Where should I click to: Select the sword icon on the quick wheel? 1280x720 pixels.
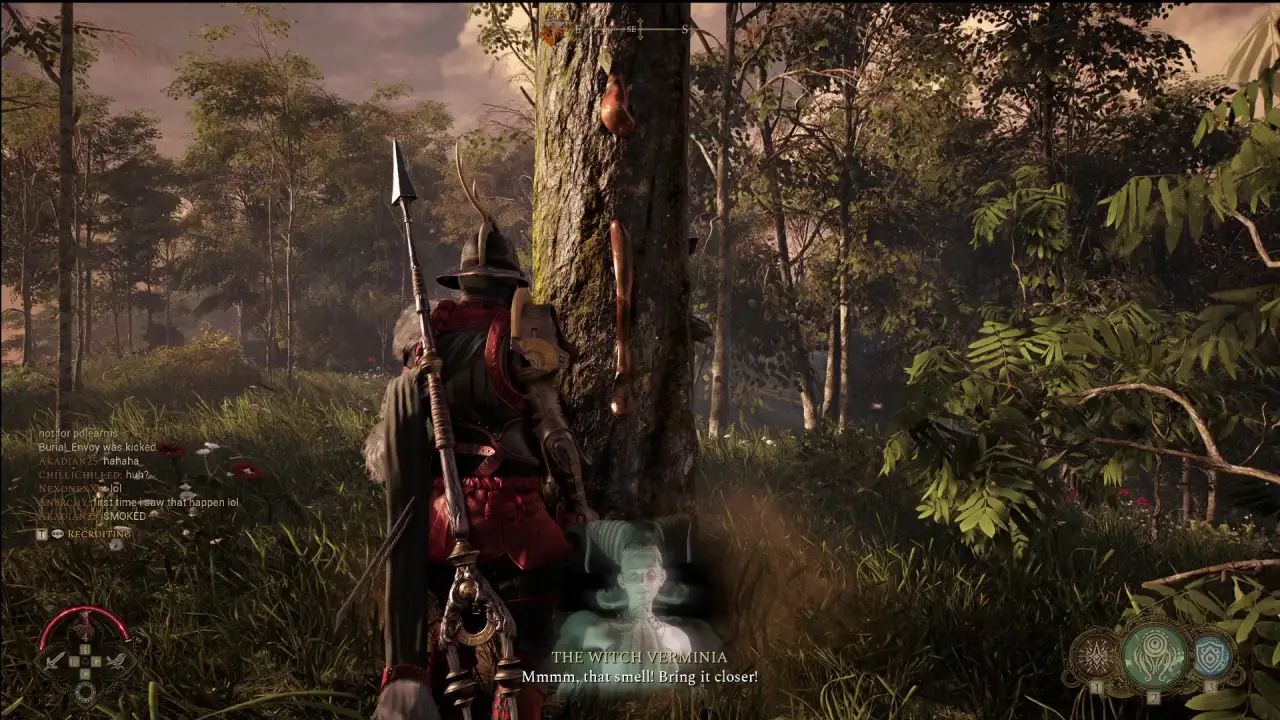[54, 660]
